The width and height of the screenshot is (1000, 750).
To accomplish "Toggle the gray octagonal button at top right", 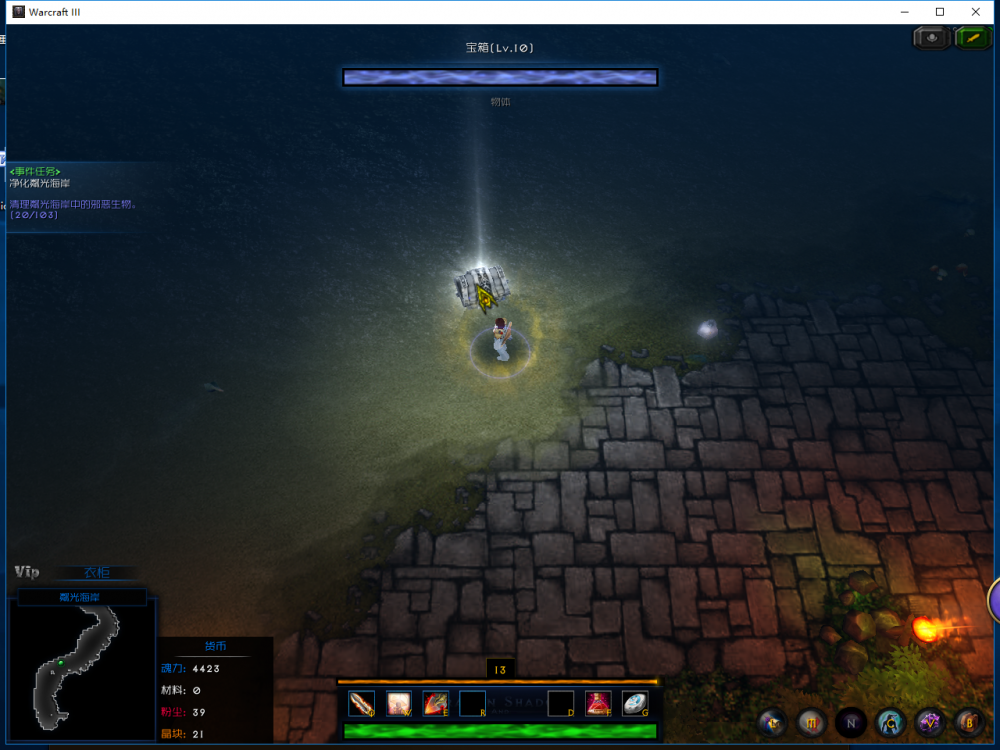I will 932,38.
